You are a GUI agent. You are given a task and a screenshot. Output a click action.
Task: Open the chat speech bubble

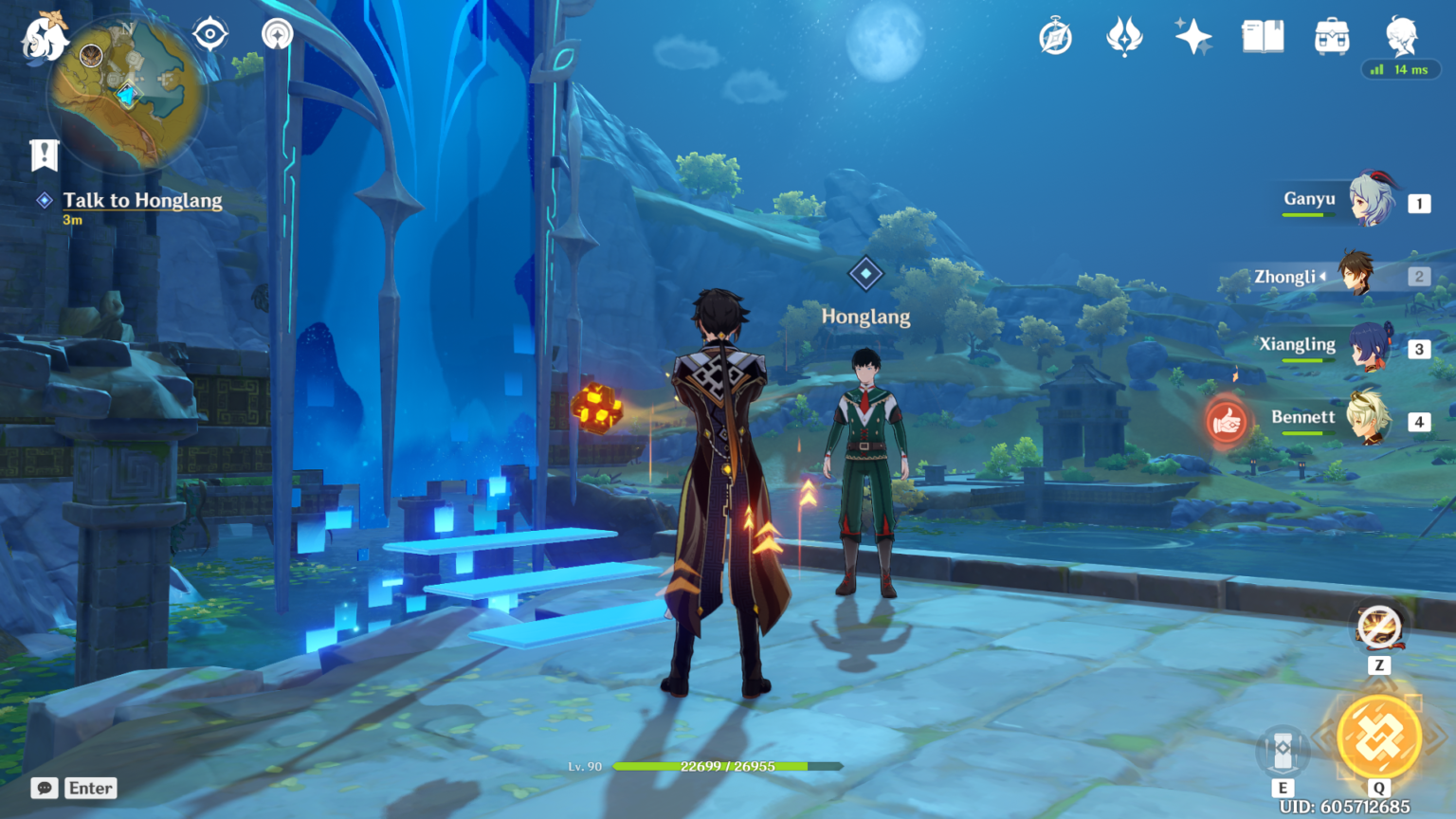[44, 789]
